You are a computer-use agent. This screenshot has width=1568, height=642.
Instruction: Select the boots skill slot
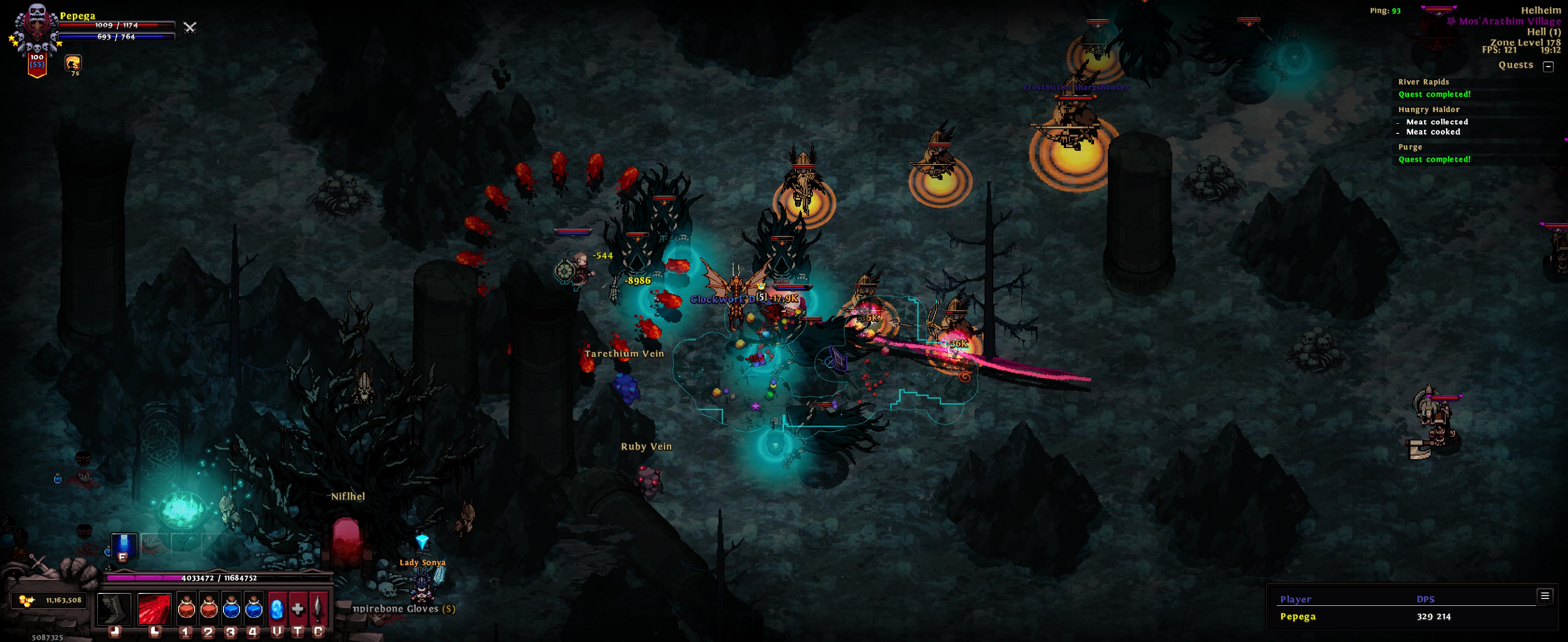tap(114, 608)
